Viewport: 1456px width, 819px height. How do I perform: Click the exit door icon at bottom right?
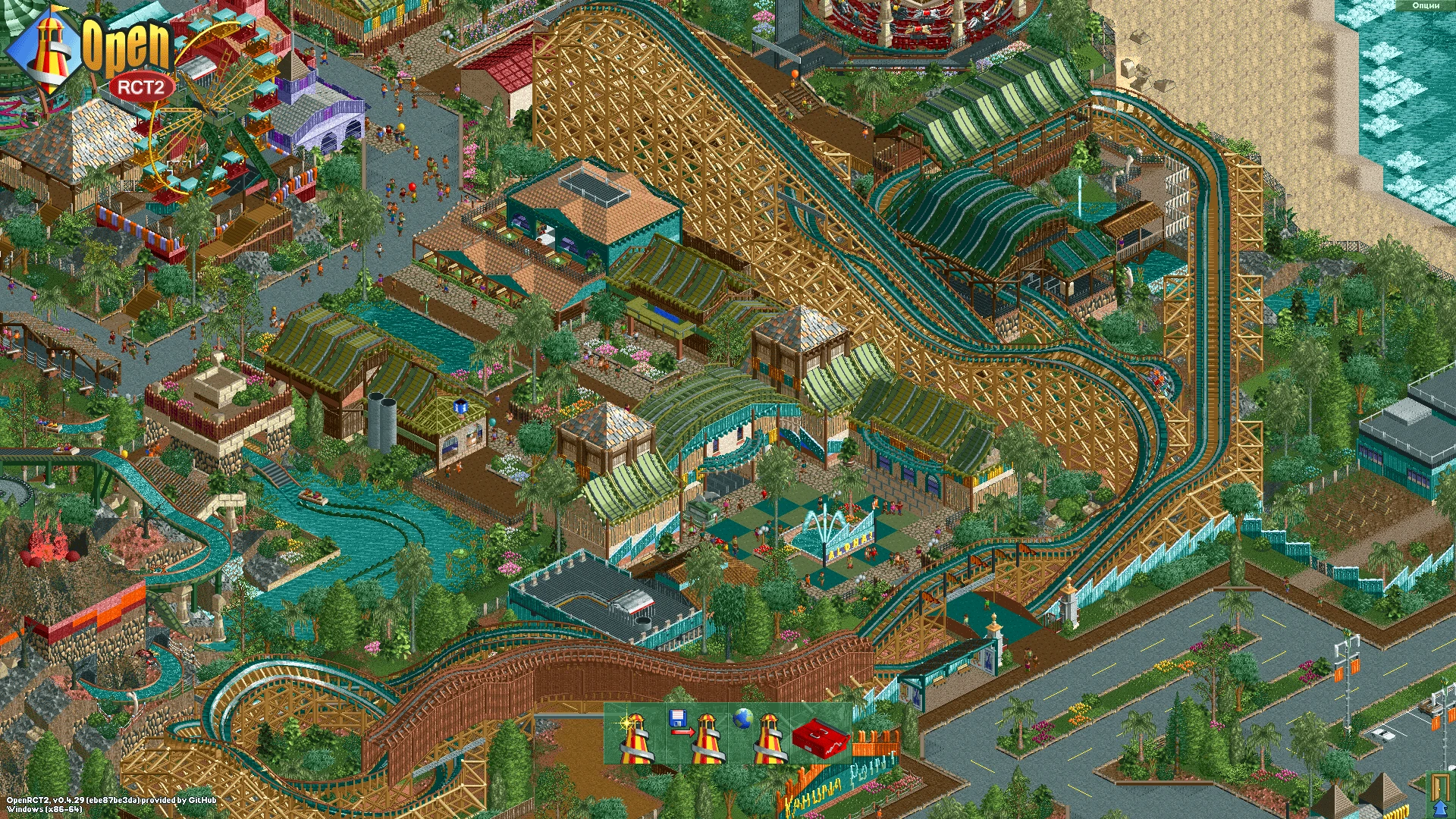(x=1439, y=787)
